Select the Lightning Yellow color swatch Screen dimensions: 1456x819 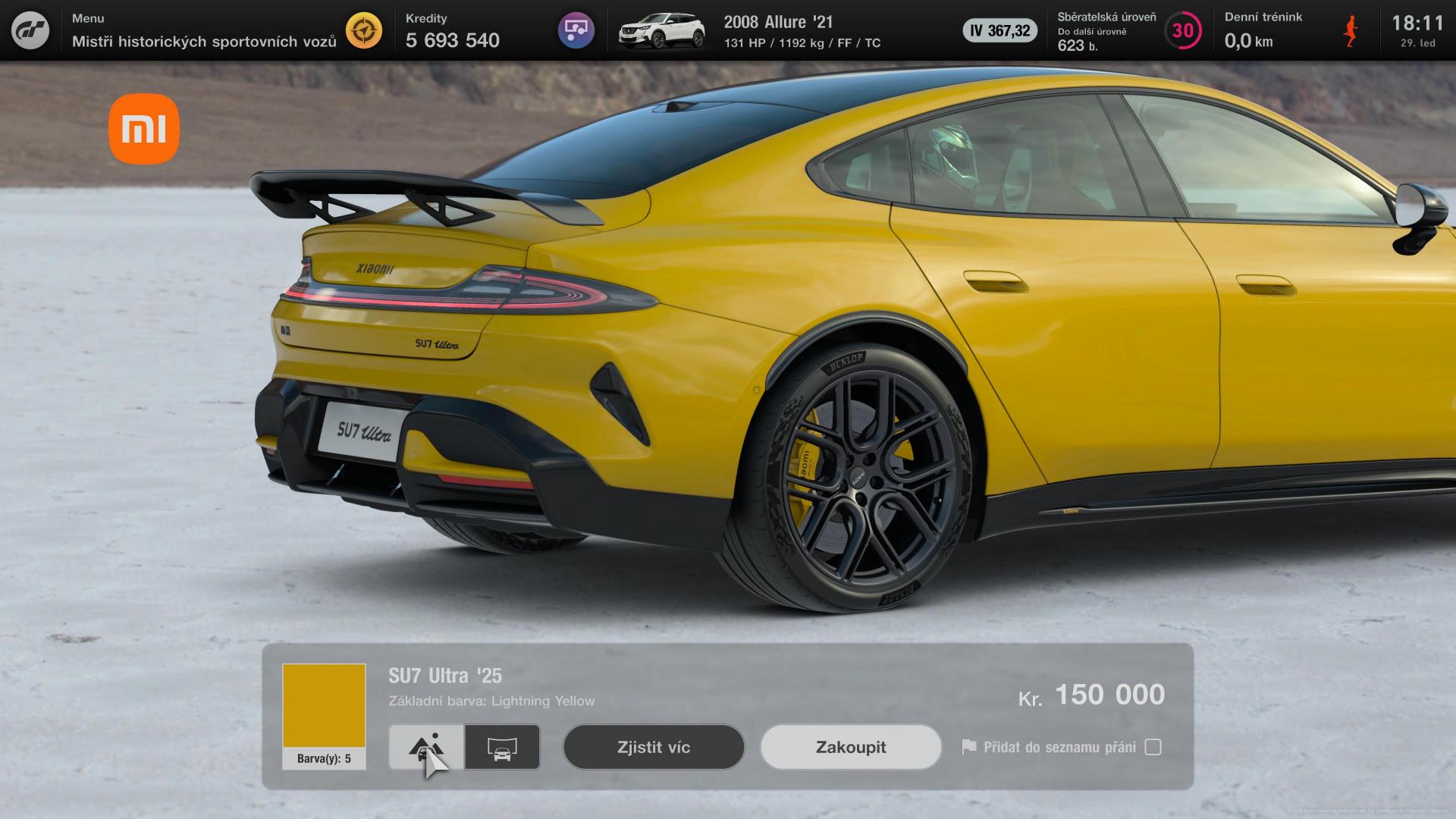(324, 706)
